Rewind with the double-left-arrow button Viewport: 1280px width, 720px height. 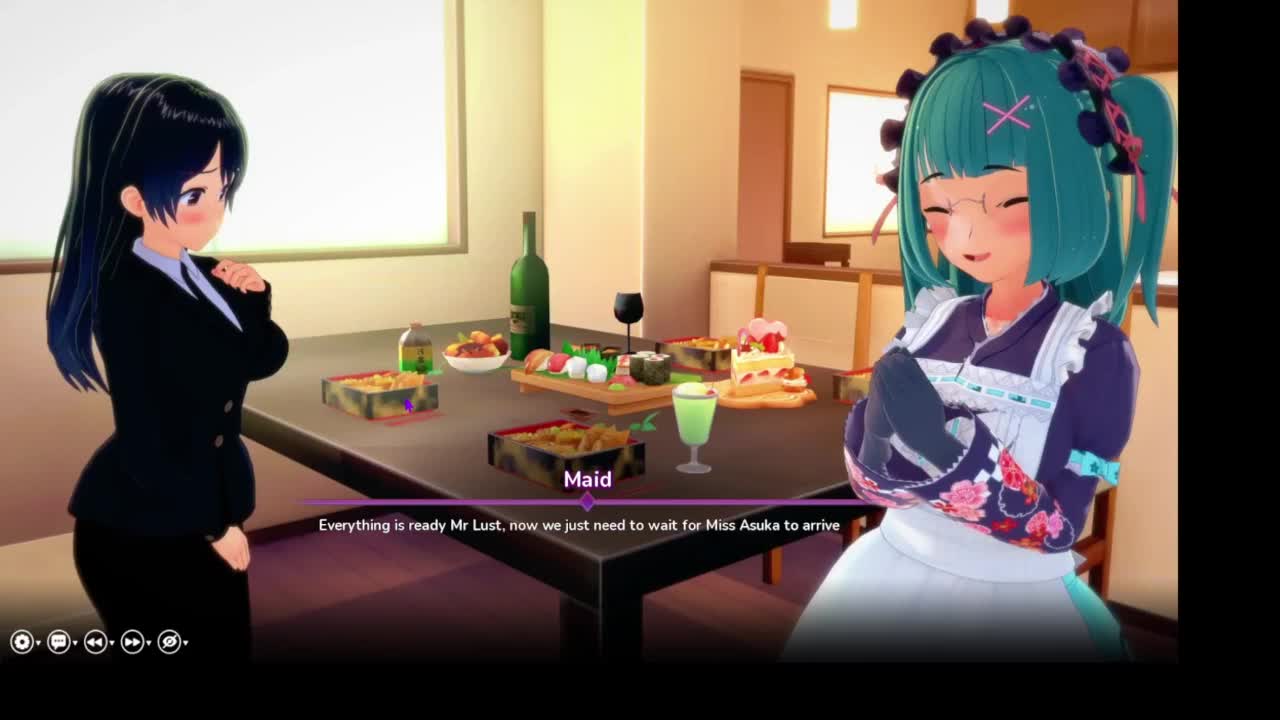(x=95, y=642)
